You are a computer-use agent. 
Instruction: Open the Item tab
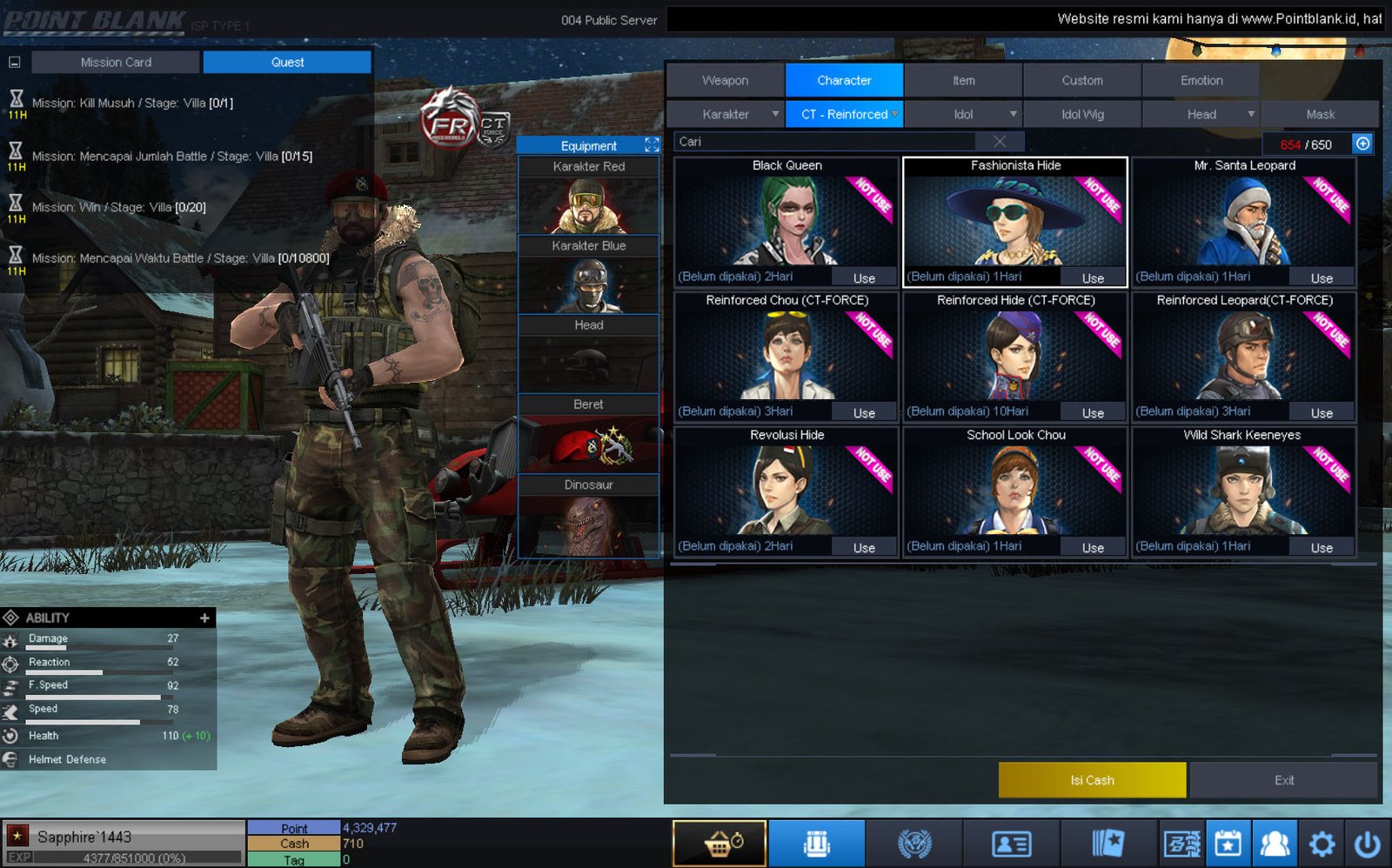click(963, 80)
